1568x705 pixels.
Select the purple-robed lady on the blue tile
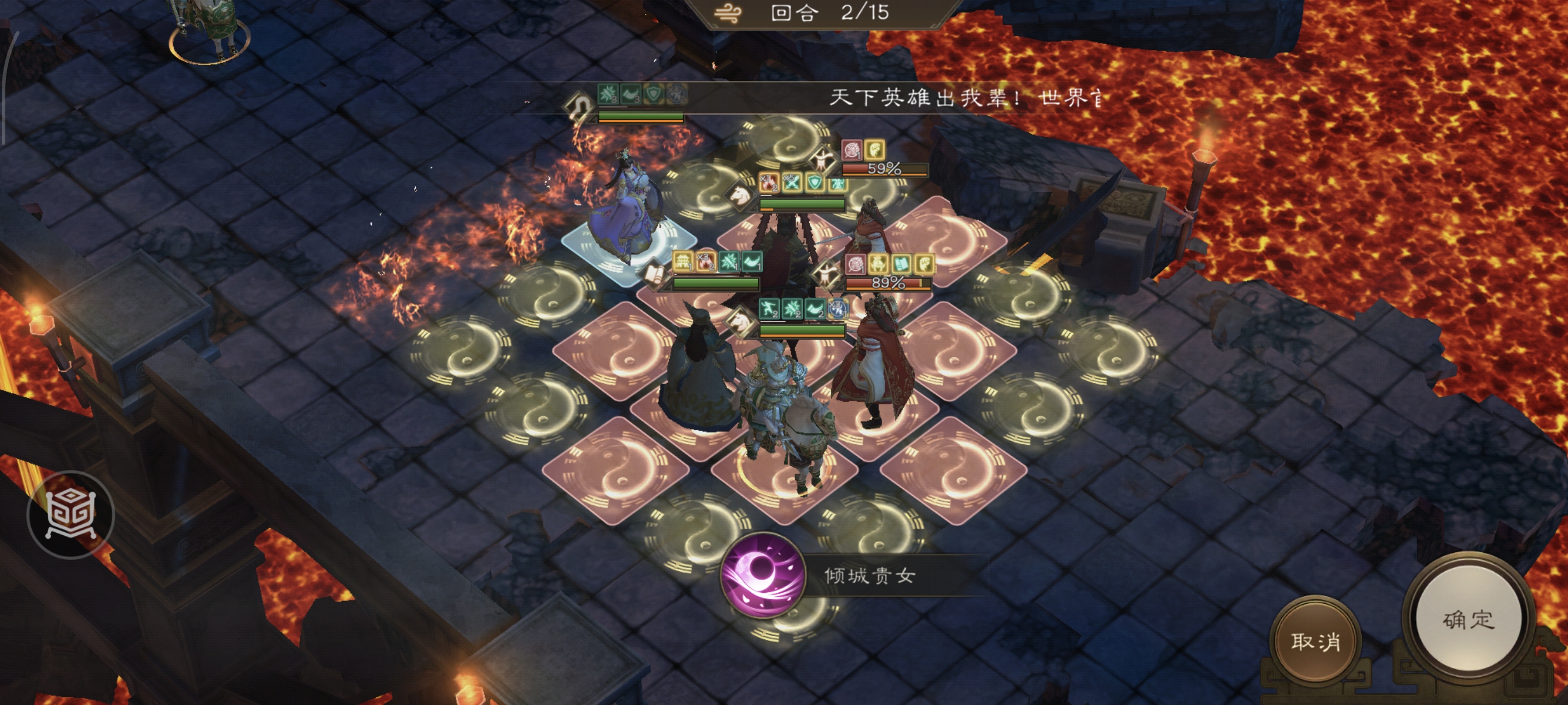click(626, 213)
